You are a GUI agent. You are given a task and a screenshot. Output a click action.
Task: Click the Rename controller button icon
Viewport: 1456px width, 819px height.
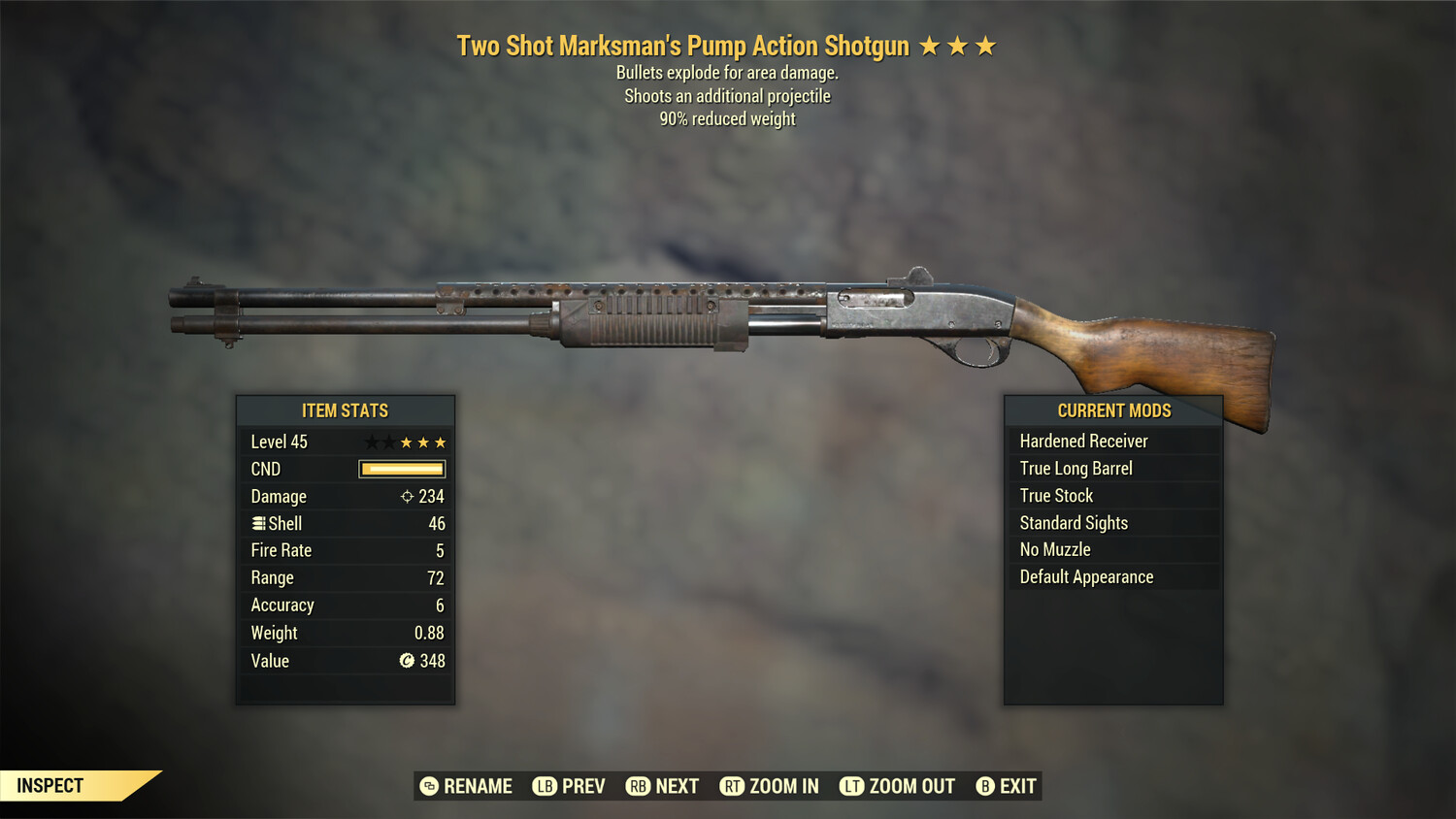click(x=428, y=786)
